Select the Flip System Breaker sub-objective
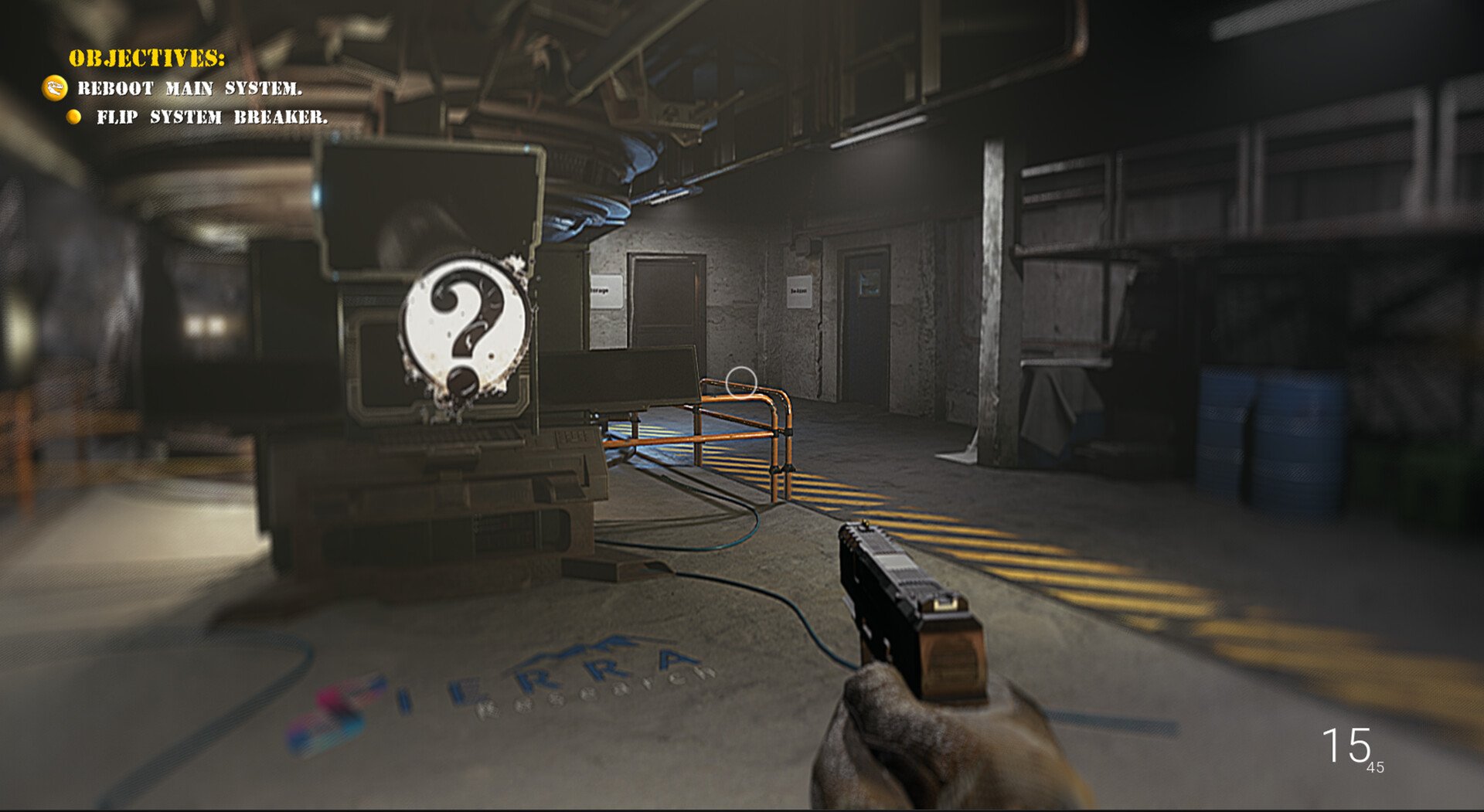This screenshot has width=1484, height=812. (211, 117)
